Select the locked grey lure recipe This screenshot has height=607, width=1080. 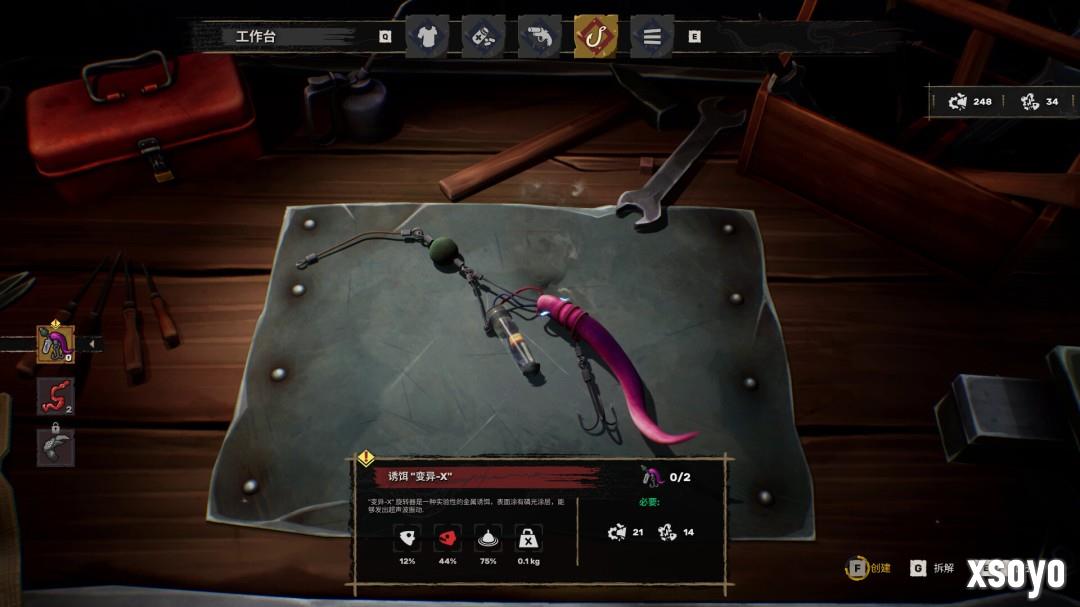click(x=56, y=447)
